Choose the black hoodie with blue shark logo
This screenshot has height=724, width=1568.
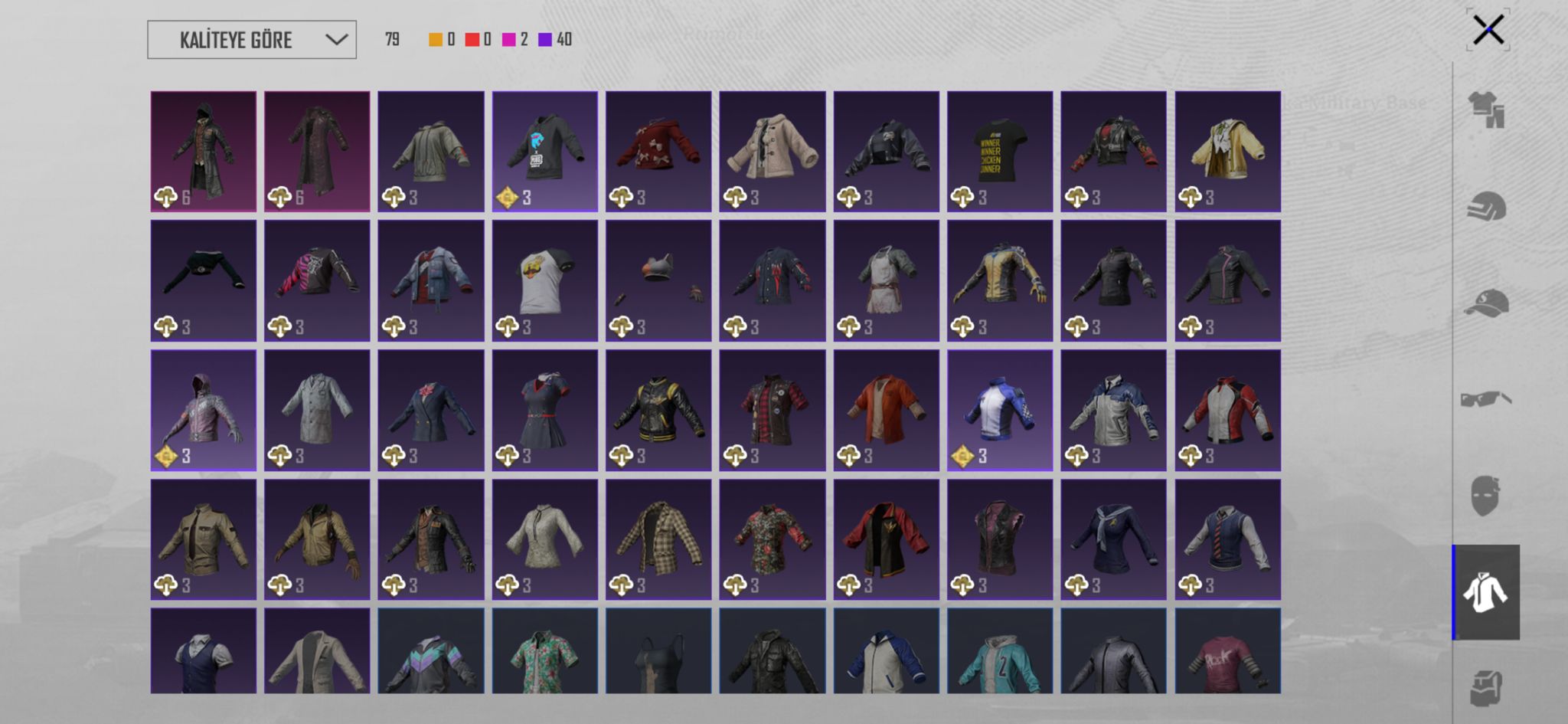(544, 152)
